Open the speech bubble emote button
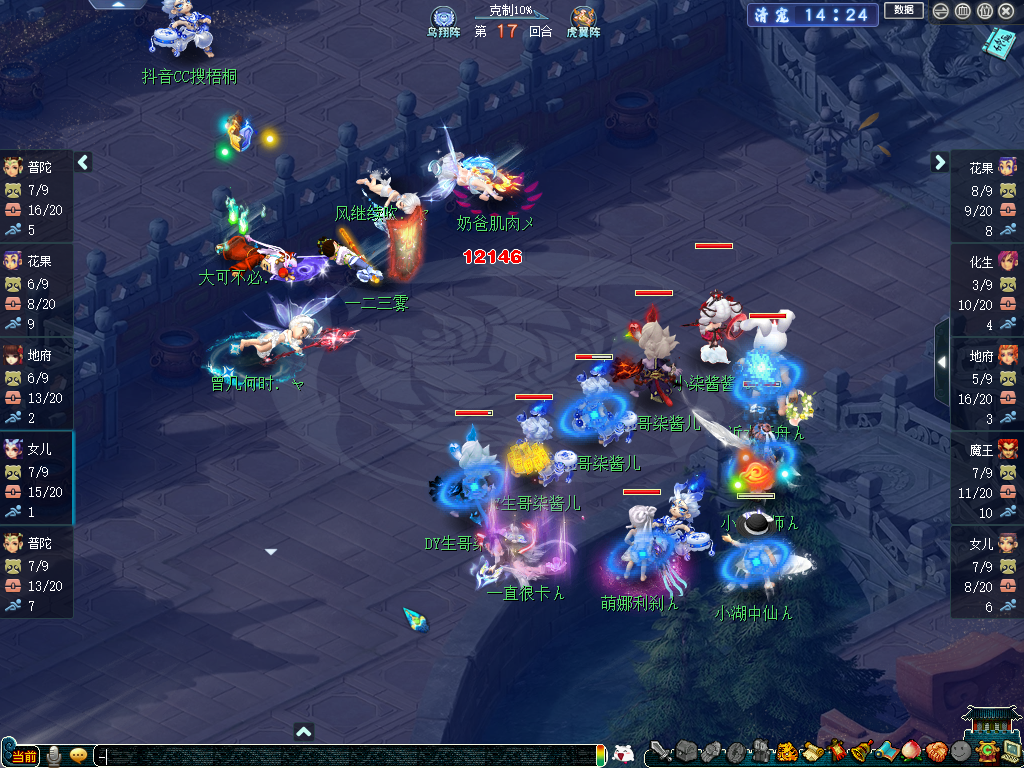 [x=78, y=755]
